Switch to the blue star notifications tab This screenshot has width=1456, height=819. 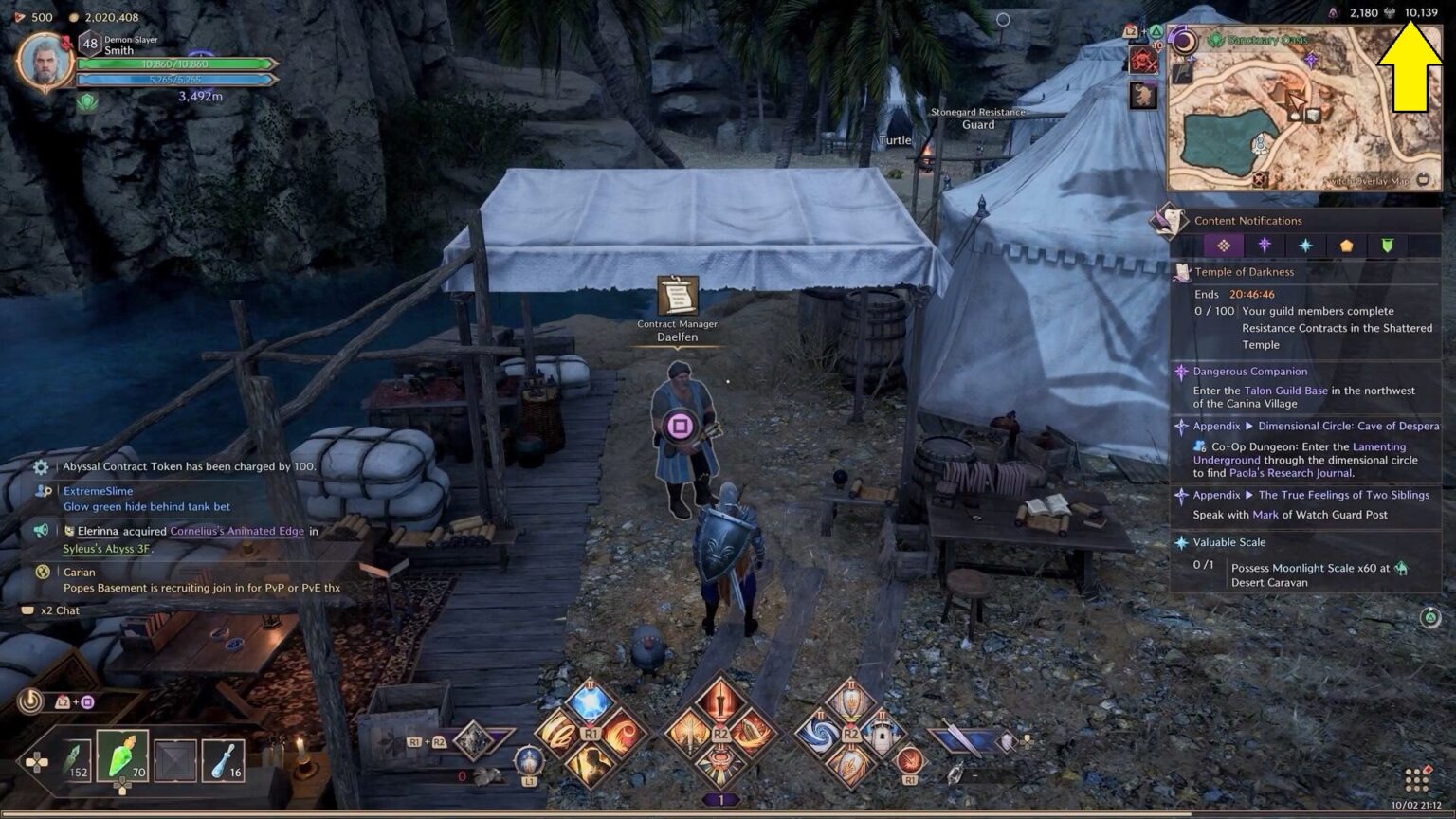1305,246
